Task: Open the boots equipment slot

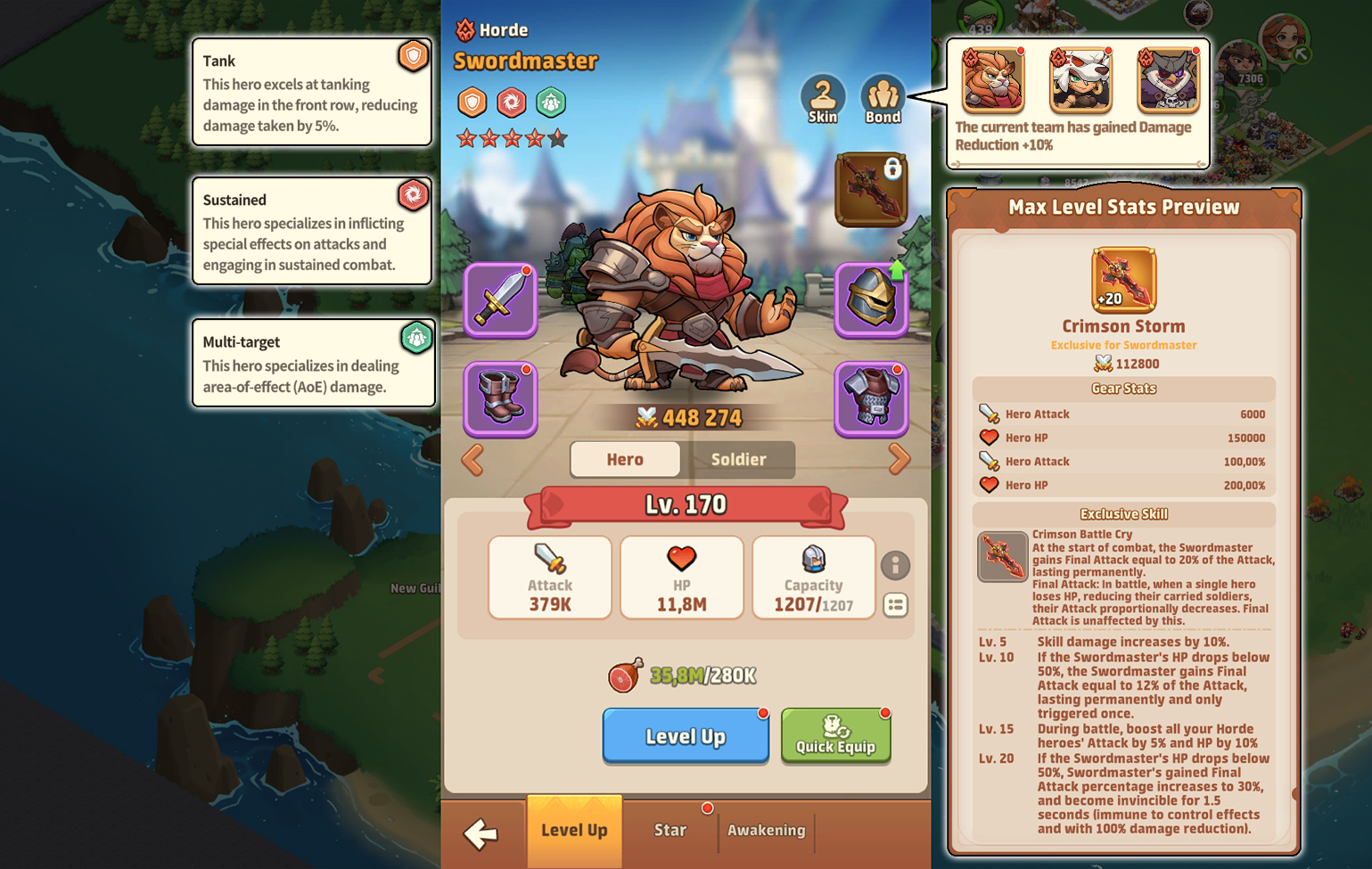Action: click(x=500, y=399)
